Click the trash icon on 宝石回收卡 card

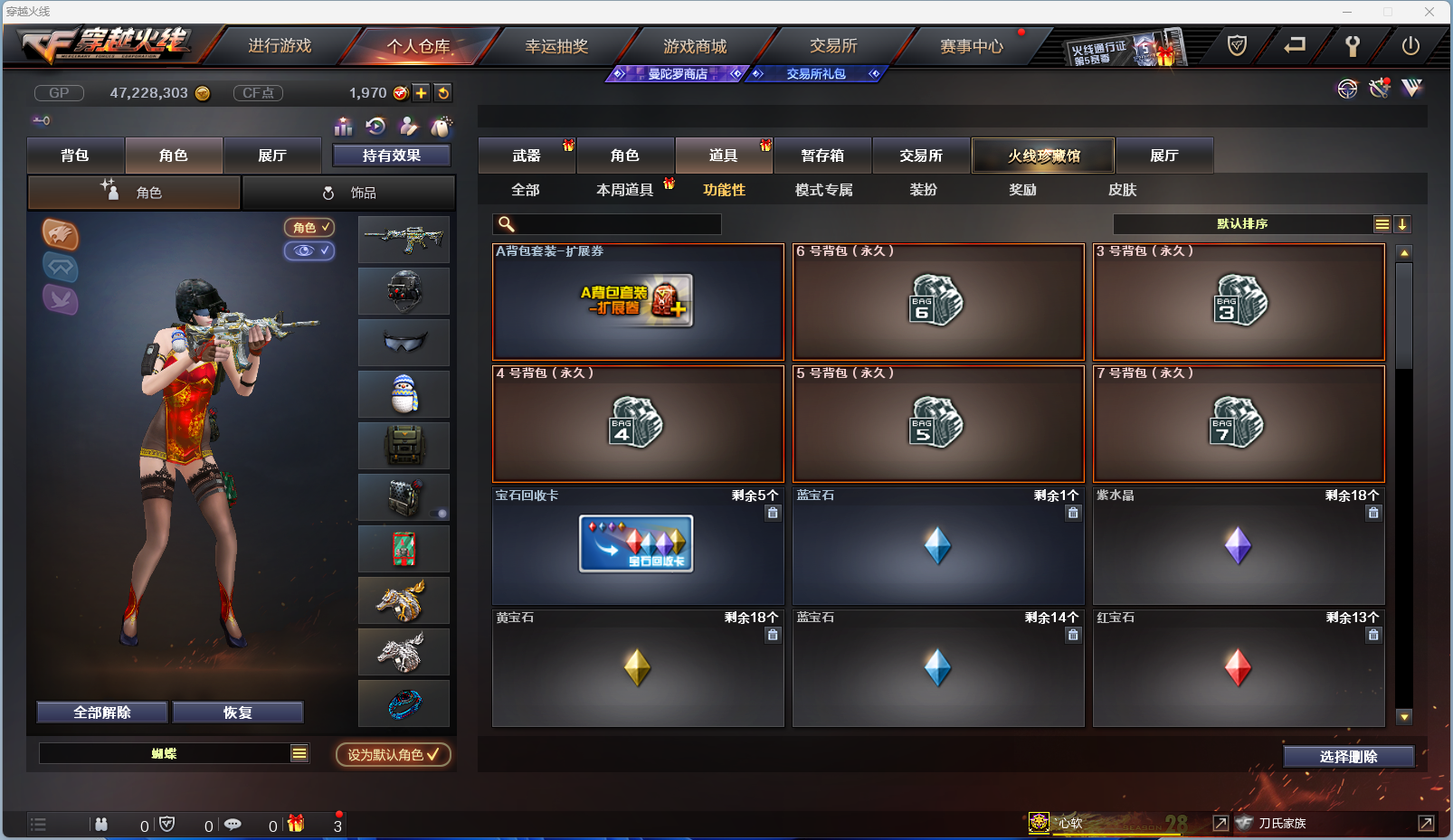click(773, 513)
